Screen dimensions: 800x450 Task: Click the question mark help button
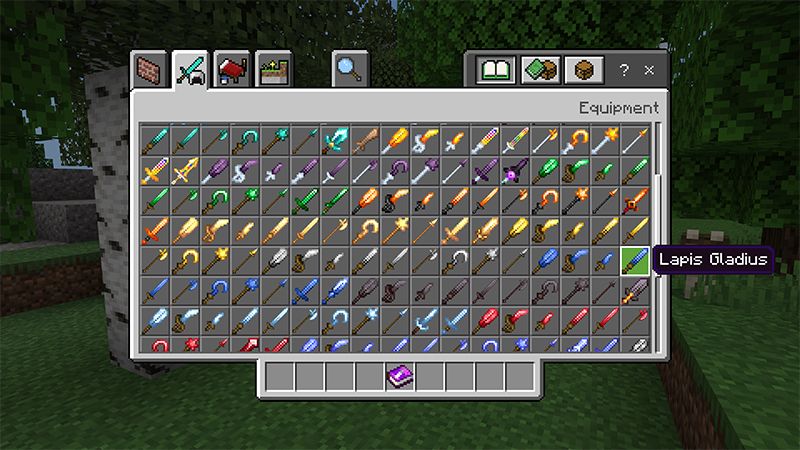pos(624,71)
